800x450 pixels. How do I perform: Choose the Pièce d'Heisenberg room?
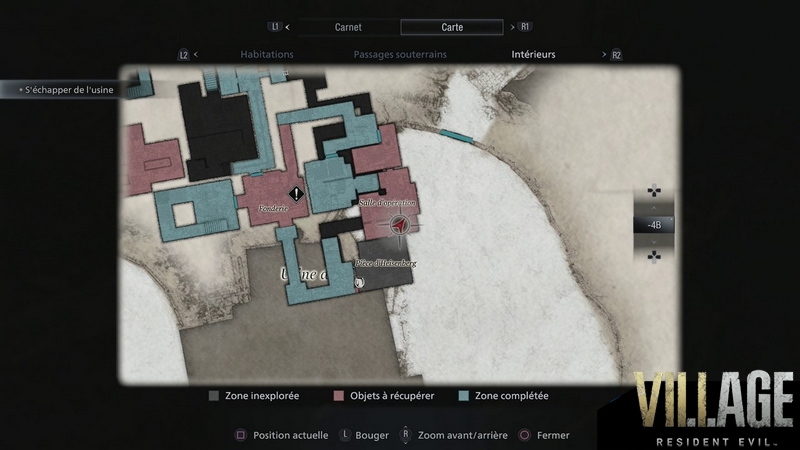click(386, 263)
